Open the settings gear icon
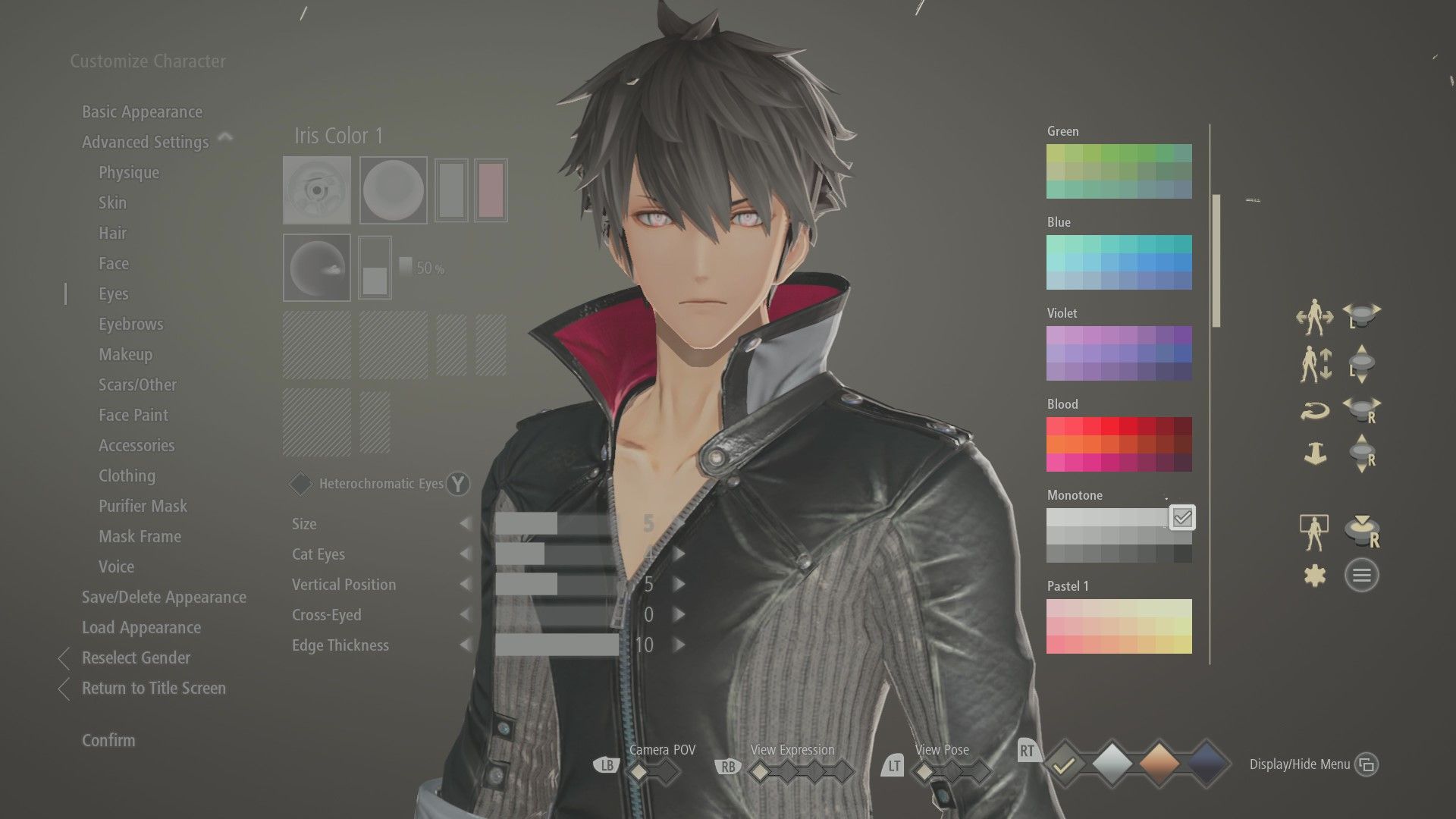1456x819 pixels. click(x=1316, y=574)
